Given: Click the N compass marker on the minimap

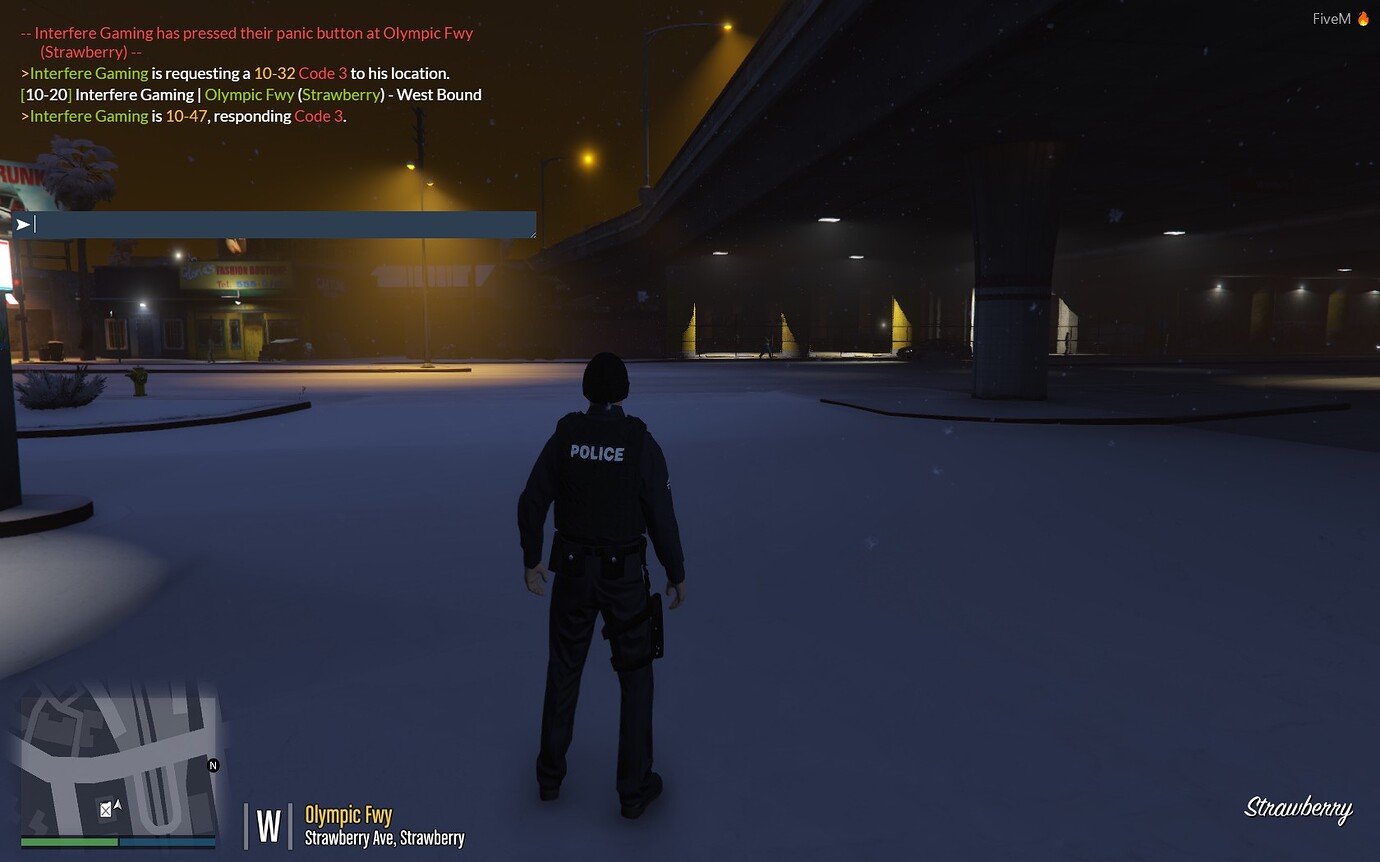Looking at the screenshot, I should pos(213,765).
